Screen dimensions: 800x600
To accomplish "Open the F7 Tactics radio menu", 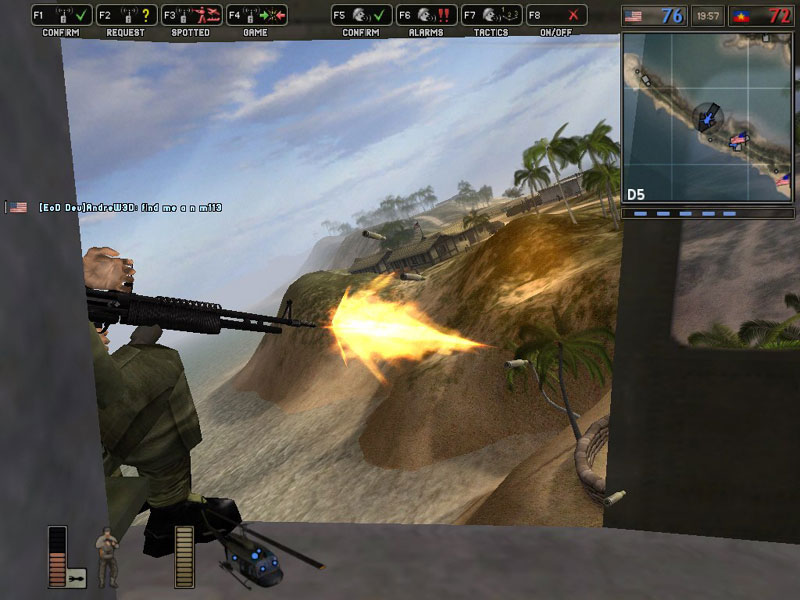I will 491,16.
